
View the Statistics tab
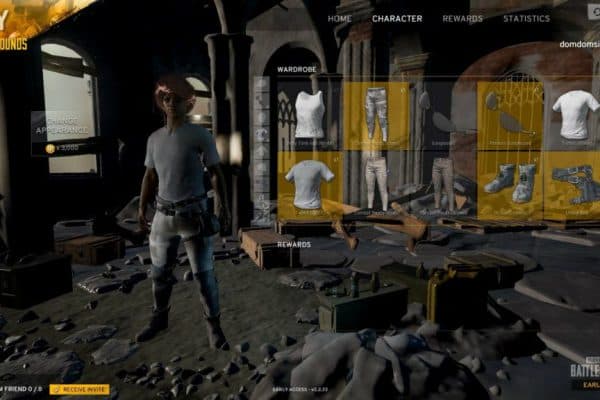click(x=526, y=18)
